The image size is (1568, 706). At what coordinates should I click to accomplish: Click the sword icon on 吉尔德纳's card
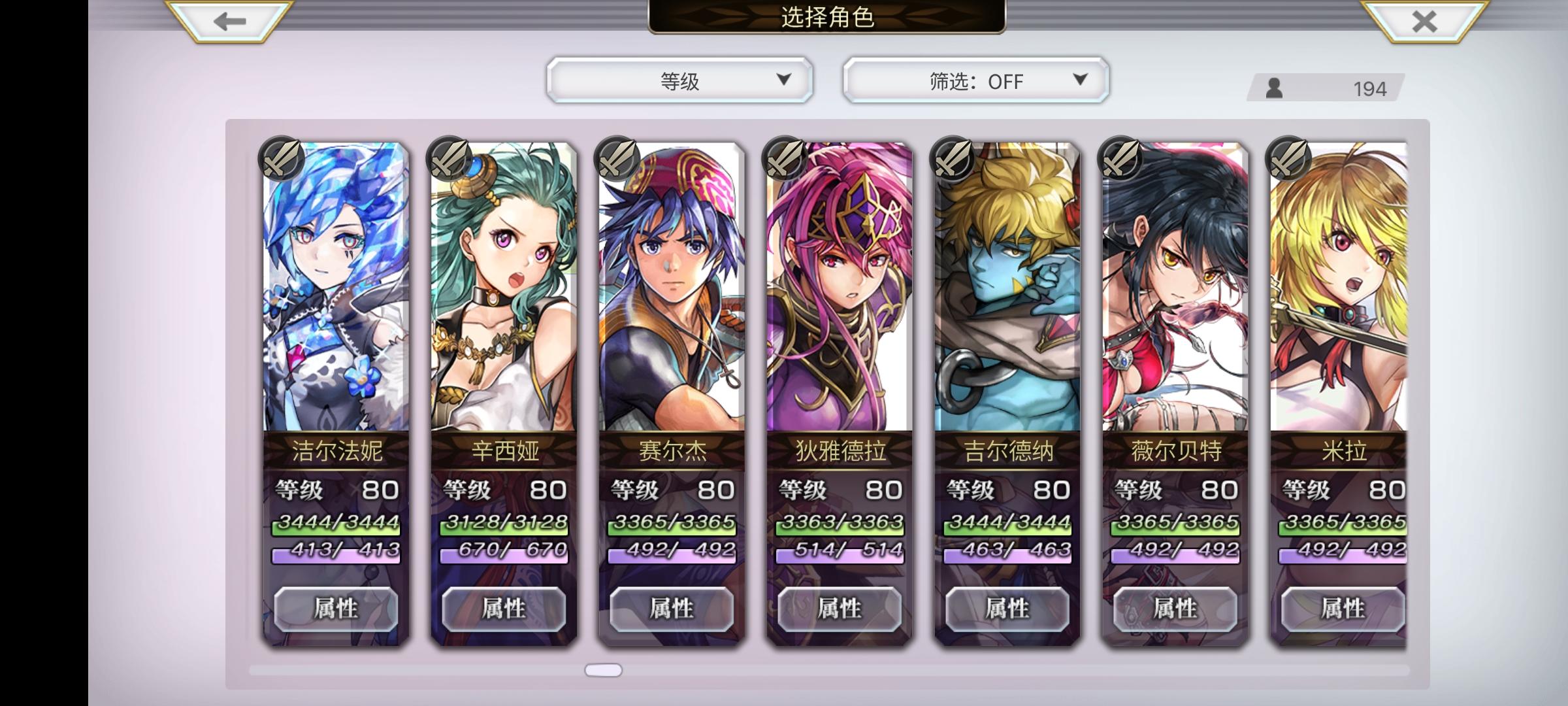[954, 159]
